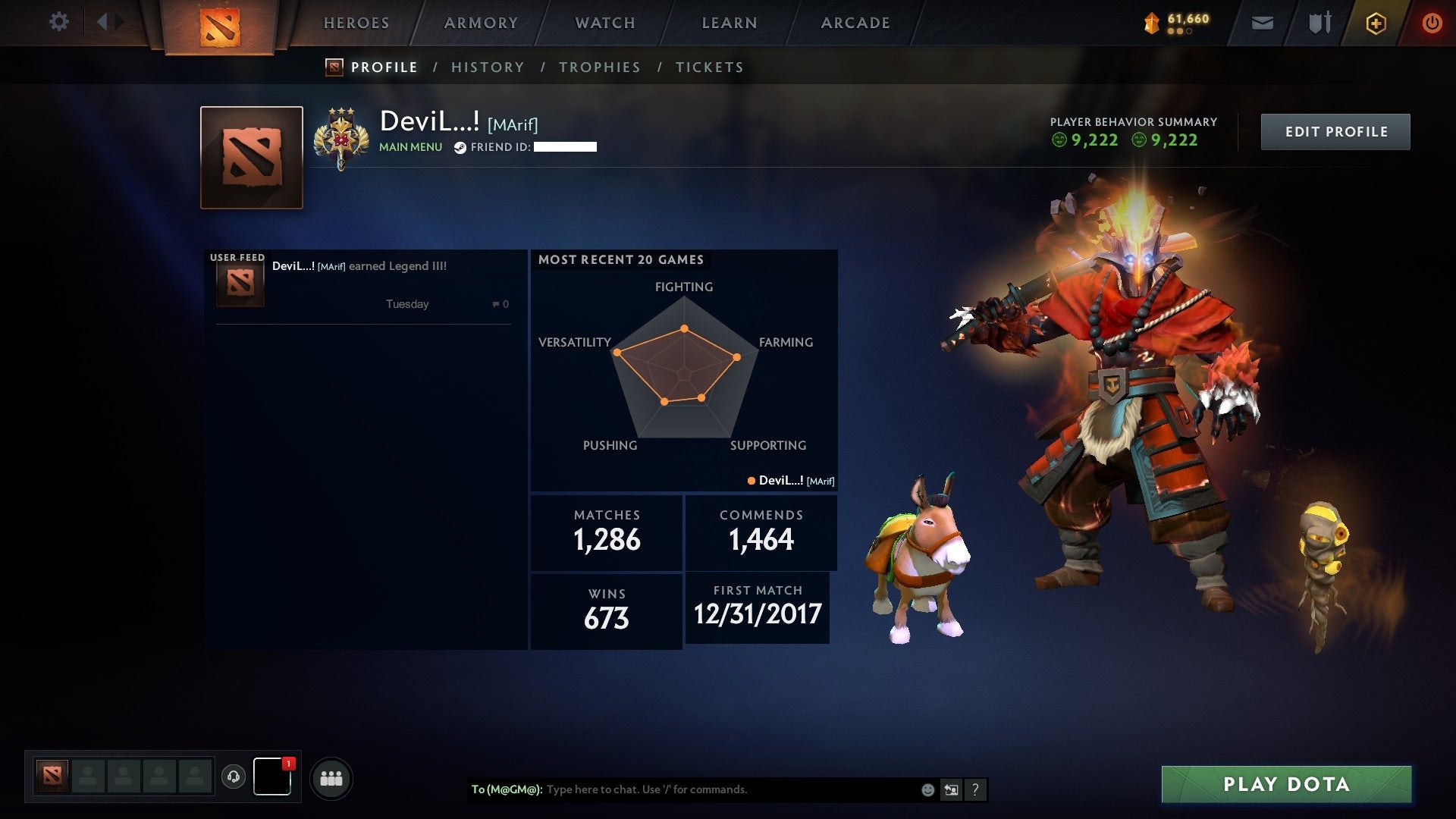1456x819 pixels.
Task: Open the settings gear icon
Action: [58, 22]
